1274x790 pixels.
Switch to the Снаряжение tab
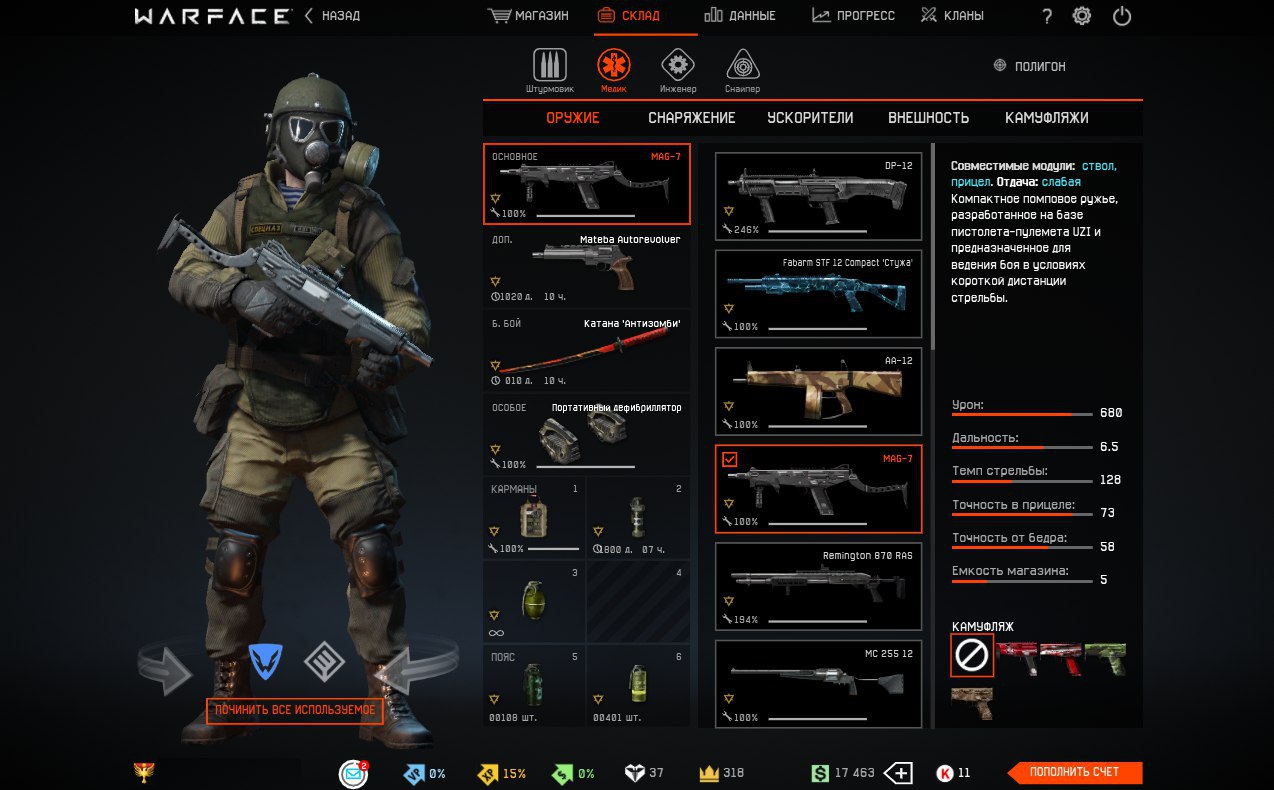pyautogui.click(x=691, y=118)
